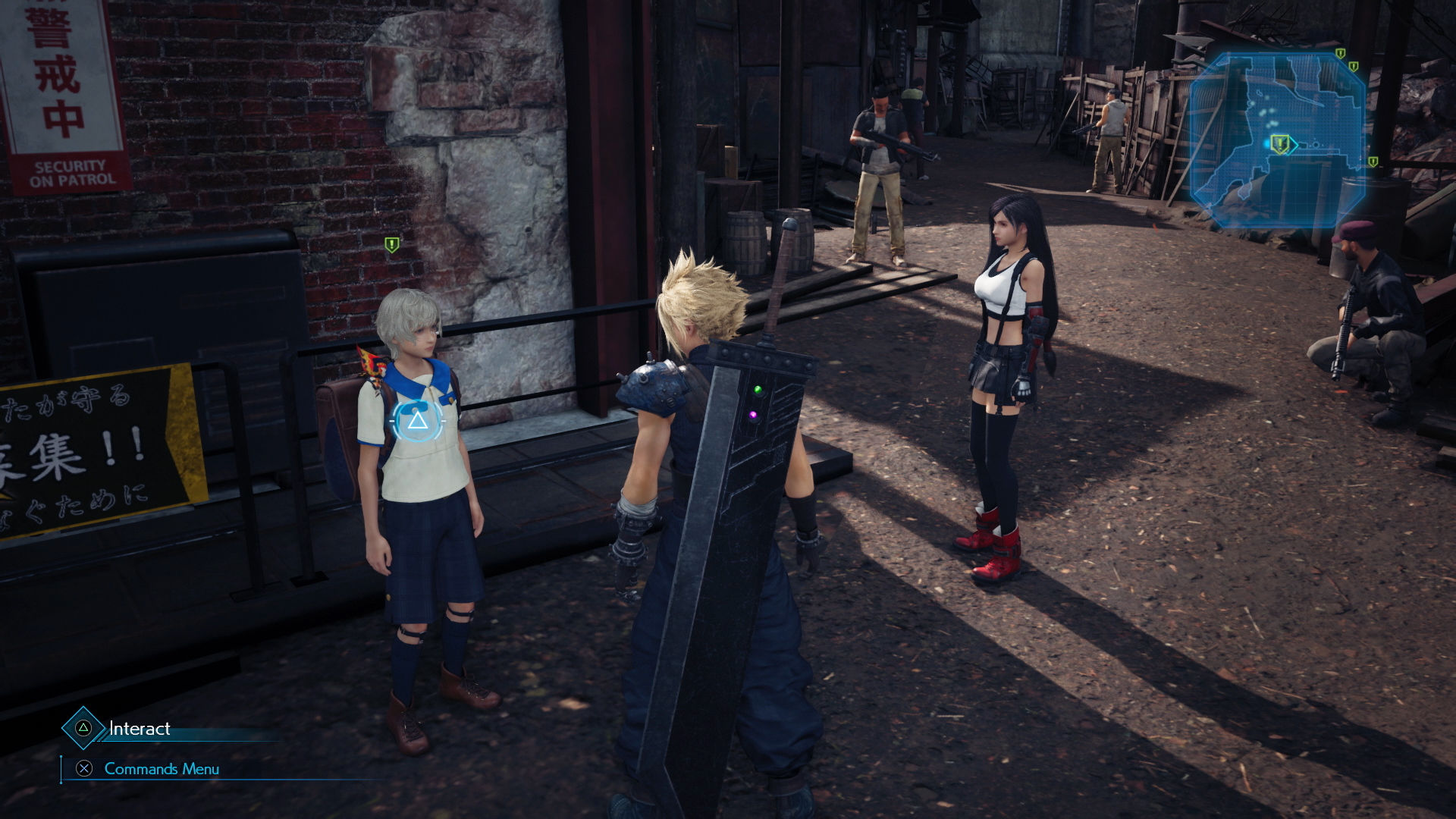Select the quest marker on the minimap's lower-right edge
The height and width of the screenshot is (819, 1456).
click(x=1373, y=162)
